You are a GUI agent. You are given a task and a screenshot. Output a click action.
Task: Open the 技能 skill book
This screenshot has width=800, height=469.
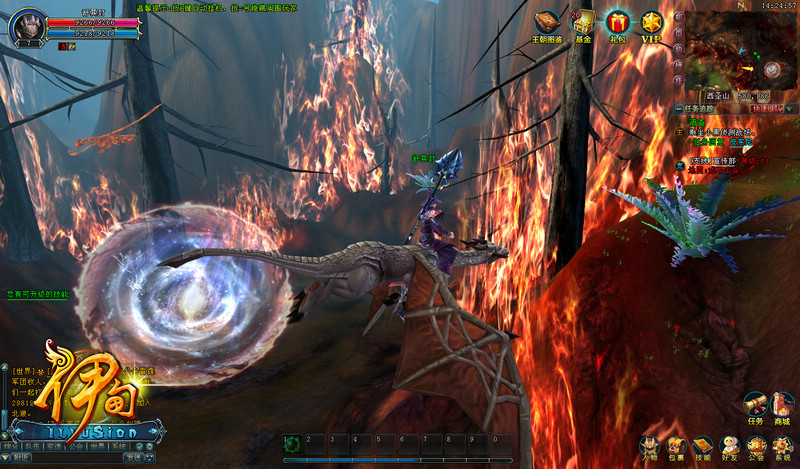(702, 447)
